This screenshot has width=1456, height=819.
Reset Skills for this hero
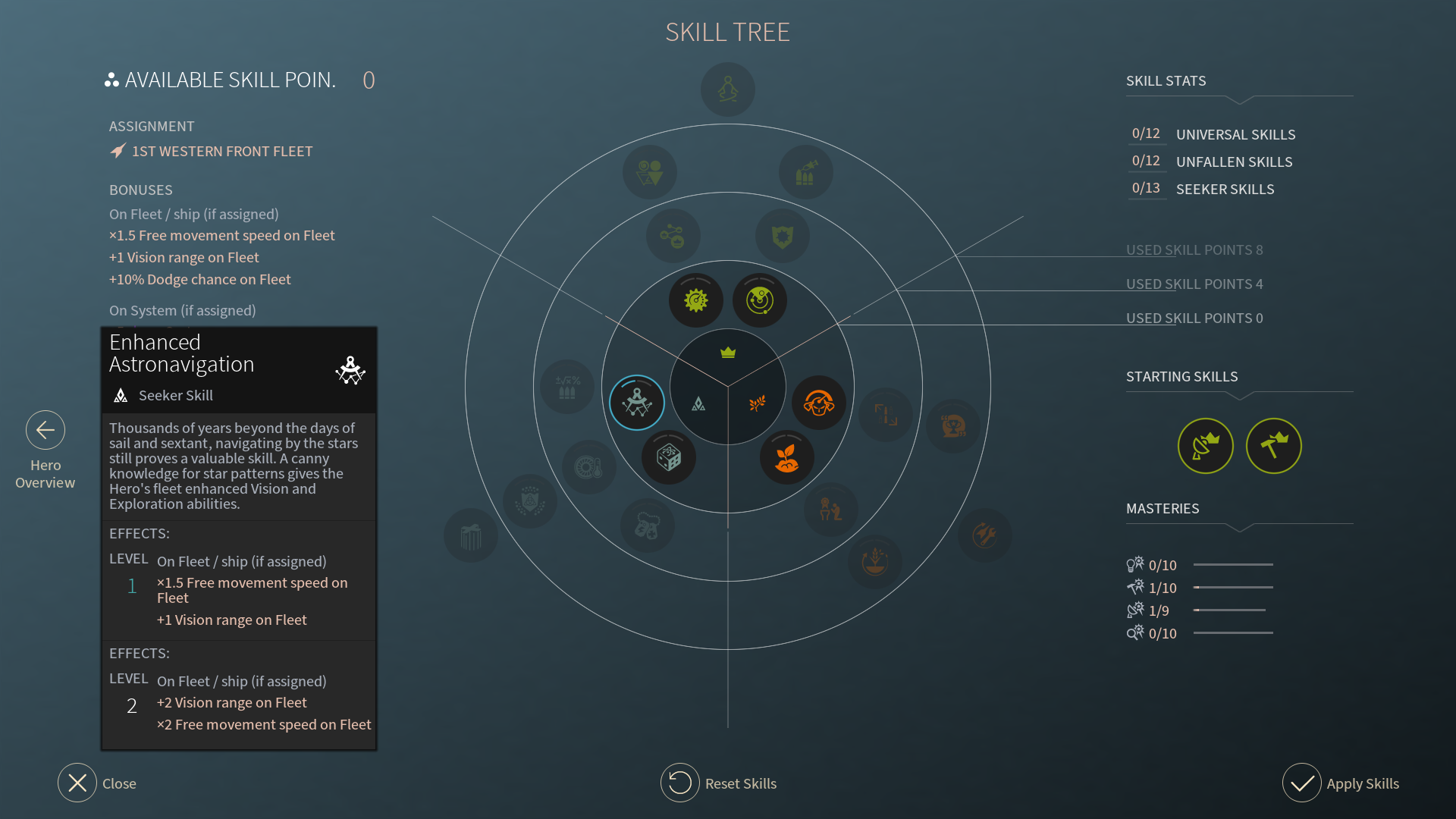[x=680, y=783]
